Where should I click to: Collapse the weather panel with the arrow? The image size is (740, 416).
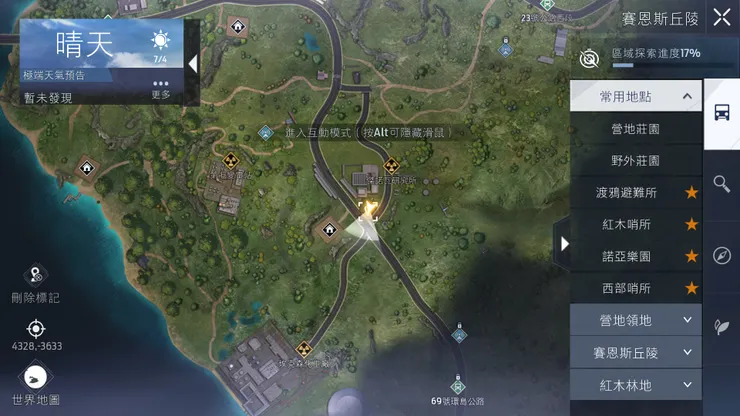(193, 64)
